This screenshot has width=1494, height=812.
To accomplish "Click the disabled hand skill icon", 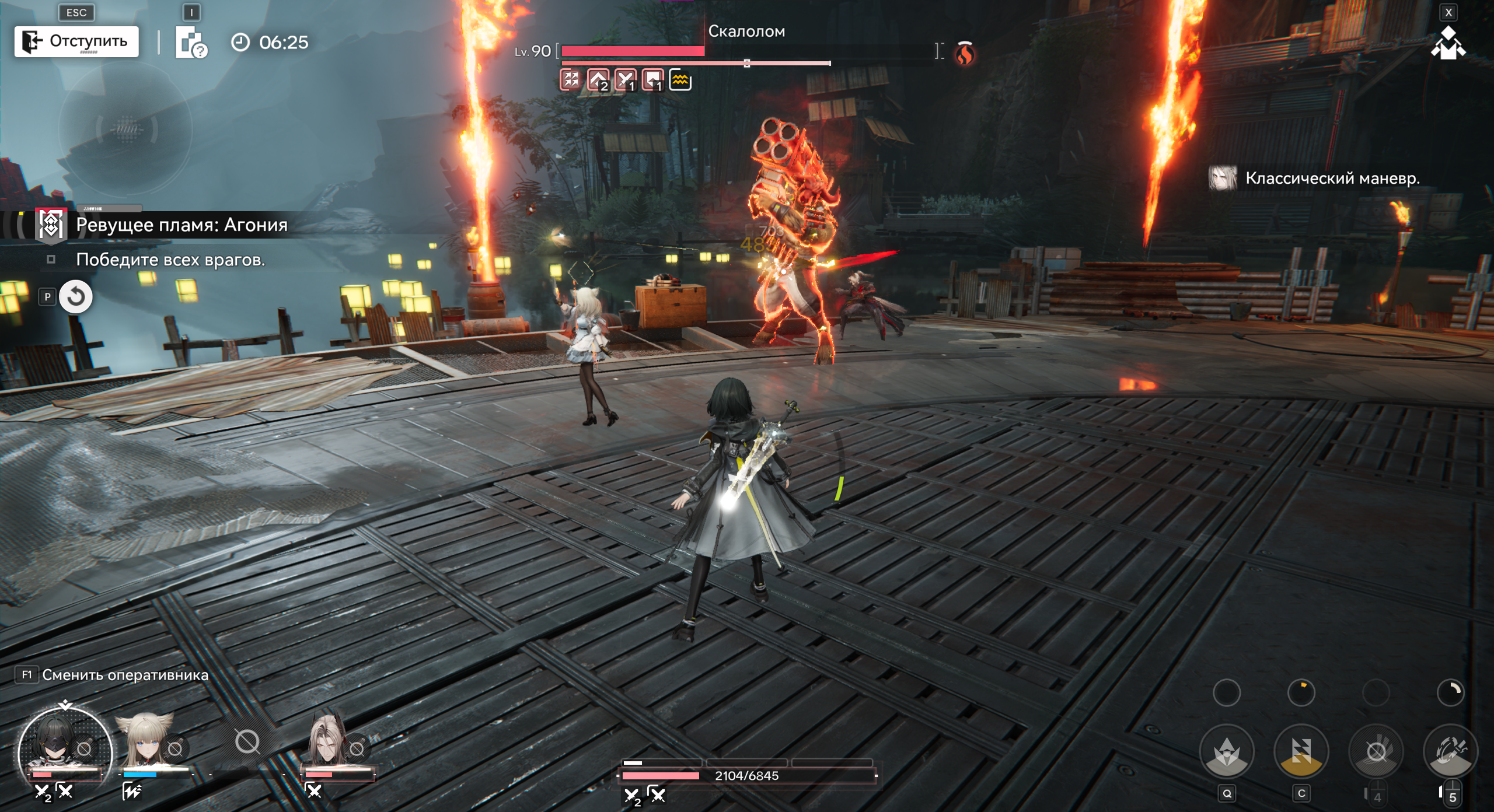I will [1376, 751].
